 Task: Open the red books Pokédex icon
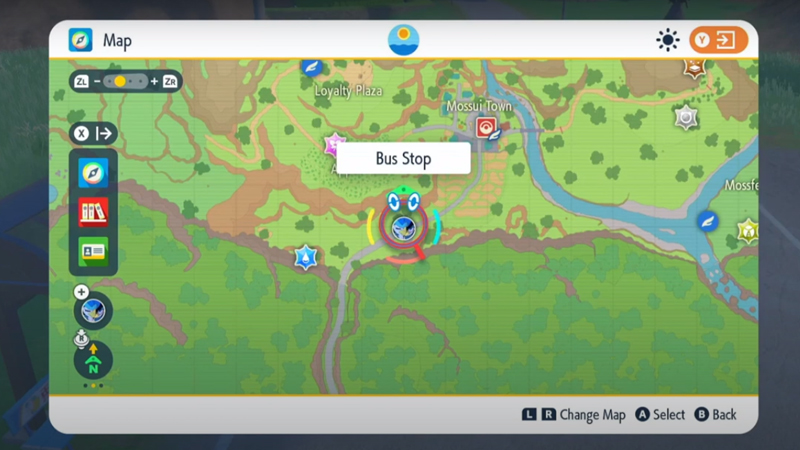pyautogui.click(x=93, y=212)
